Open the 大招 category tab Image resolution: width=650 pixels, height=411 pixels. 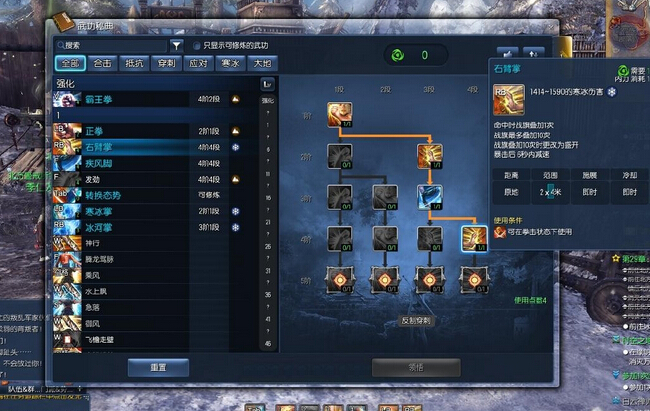point(261,62)
